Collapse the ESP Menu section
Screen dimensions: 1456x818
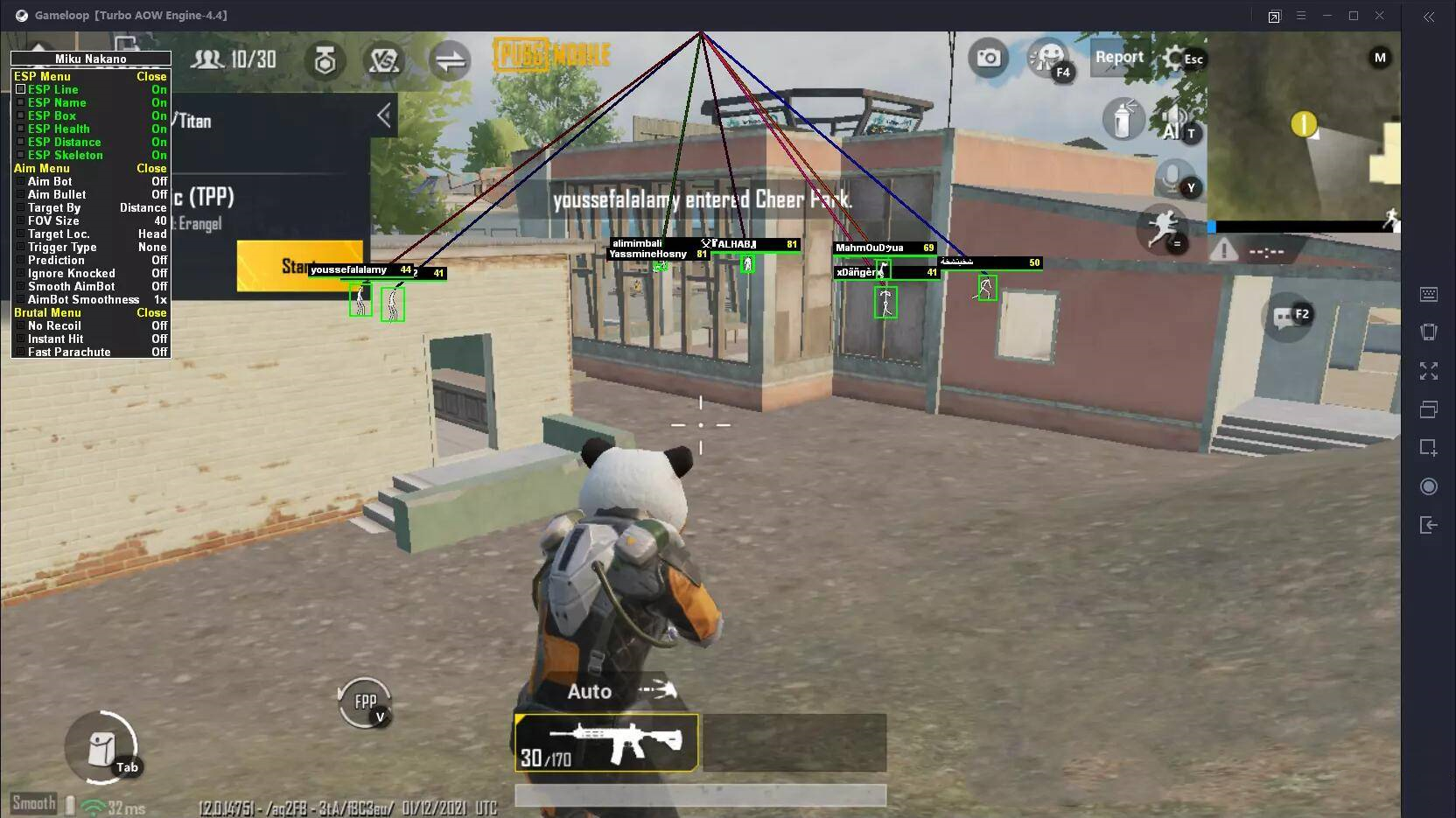tap(150, 76)
